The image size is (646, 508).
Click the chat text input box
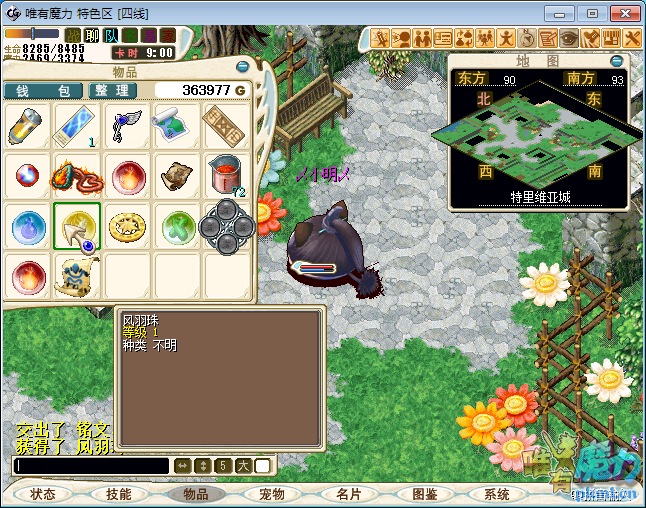point(92,466)
